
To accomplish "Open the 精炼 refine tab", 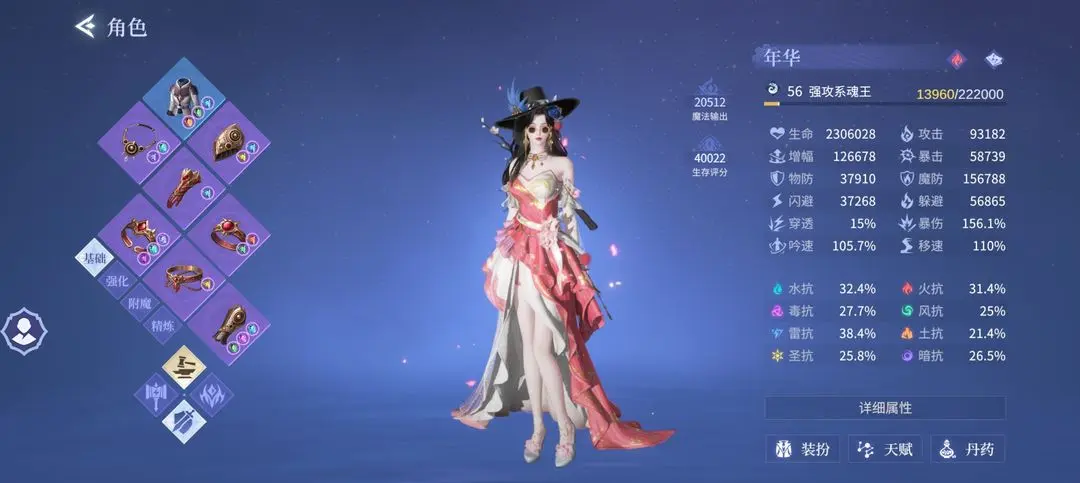I will point(163,326).
